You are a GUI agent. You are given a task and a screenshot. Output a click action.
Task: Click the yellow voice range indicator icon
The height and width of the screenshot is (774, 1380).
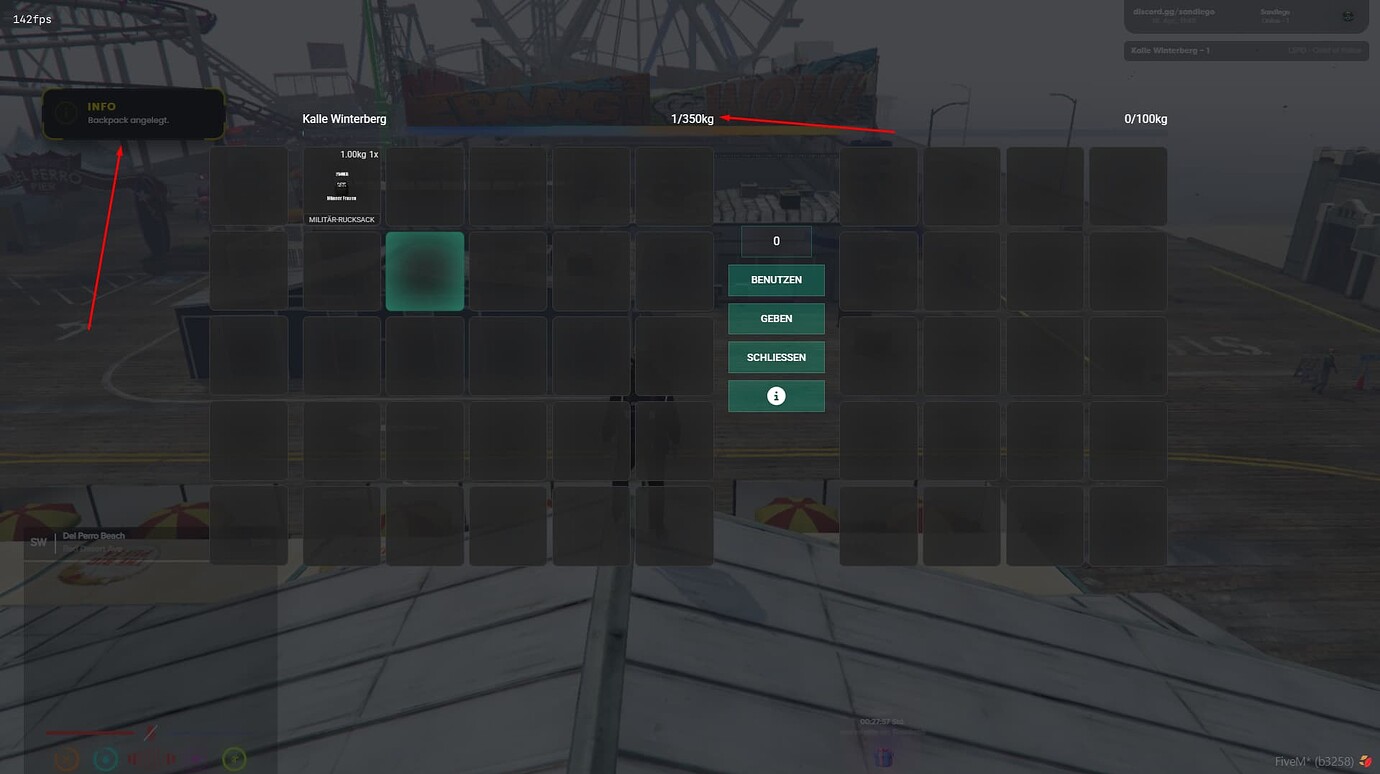tap(233, 759)
